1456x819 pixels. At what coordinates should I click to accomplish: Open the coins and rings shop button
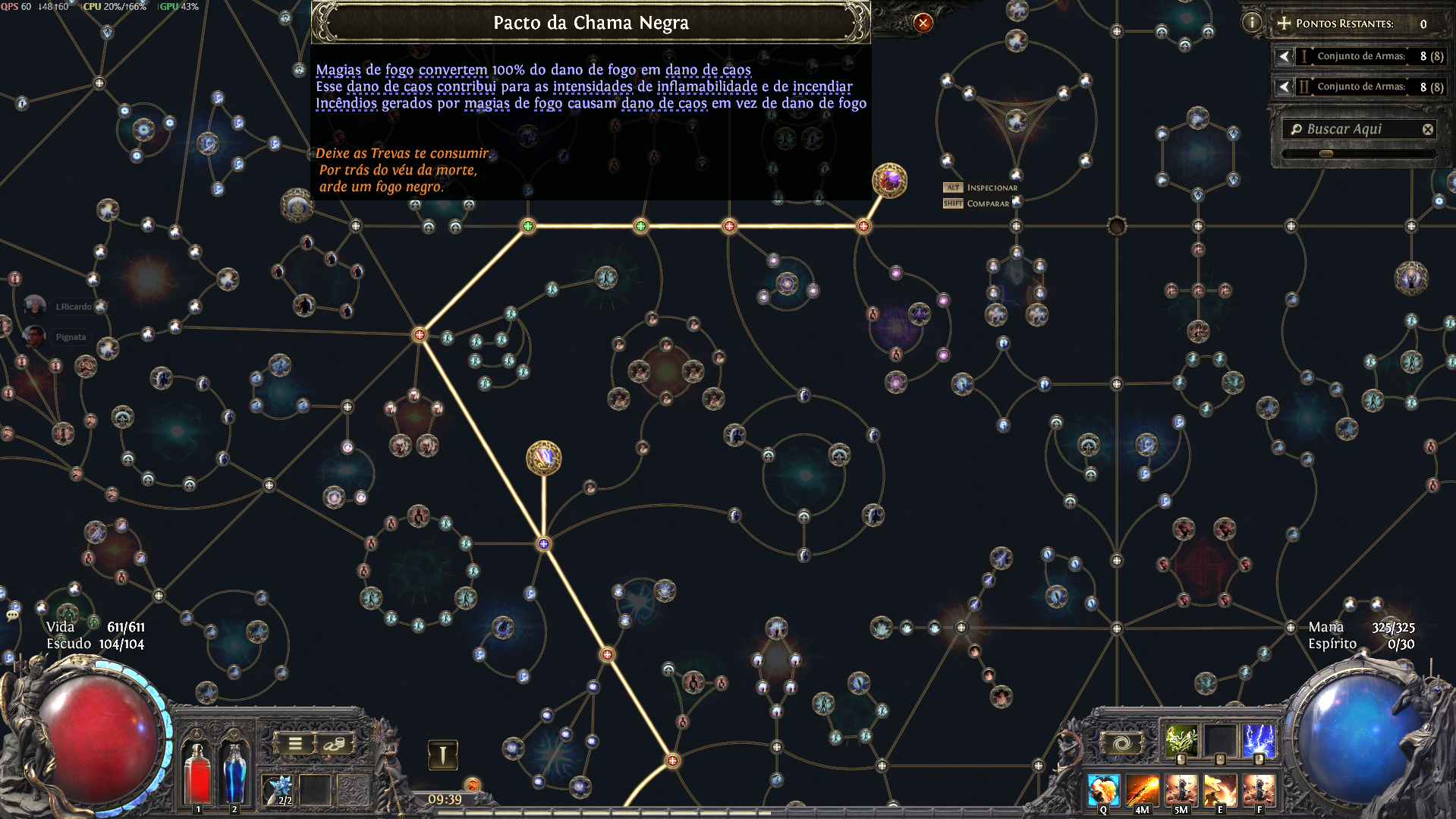coord(334,744)
